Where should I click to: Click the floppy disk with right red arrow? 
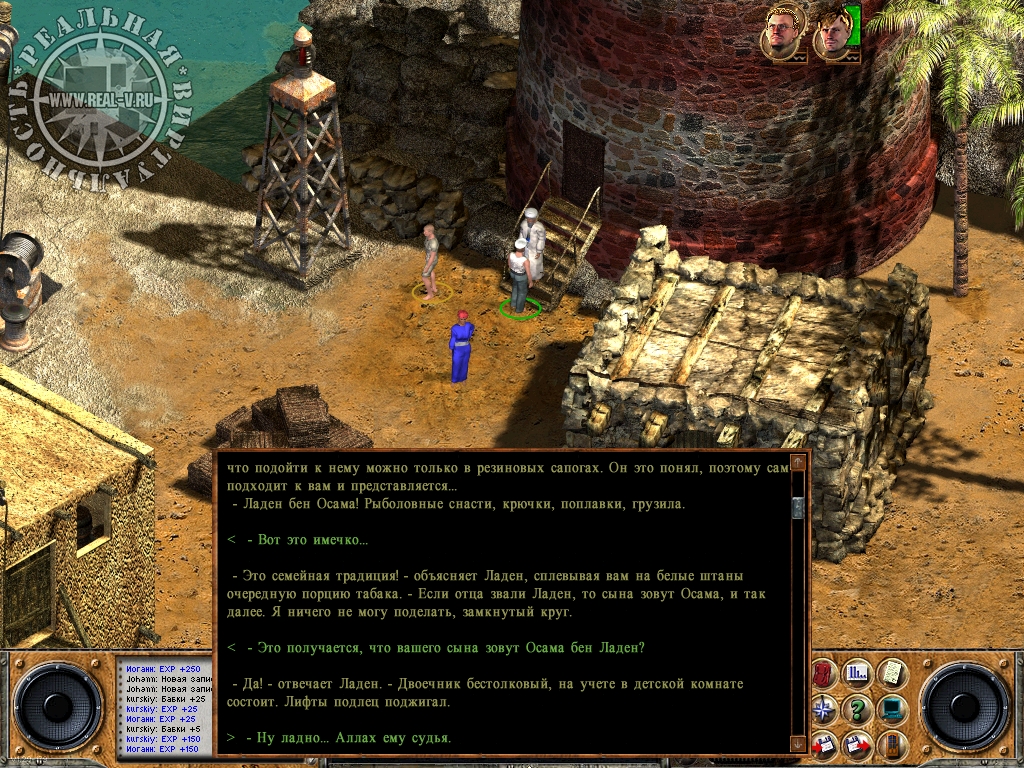[858, 744]
